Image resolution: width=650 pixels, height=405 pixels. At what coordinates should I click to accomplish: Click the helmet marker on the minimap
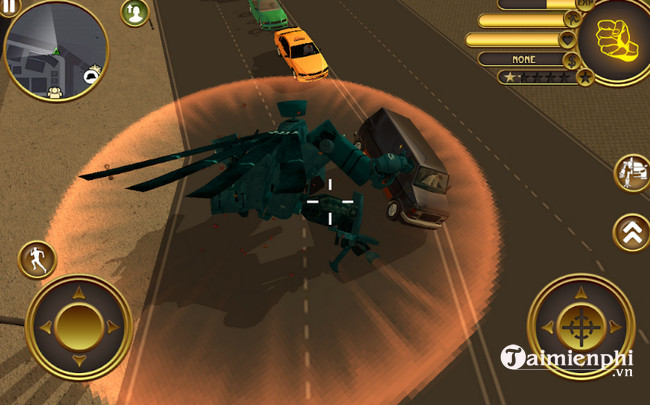pos(92,74)
